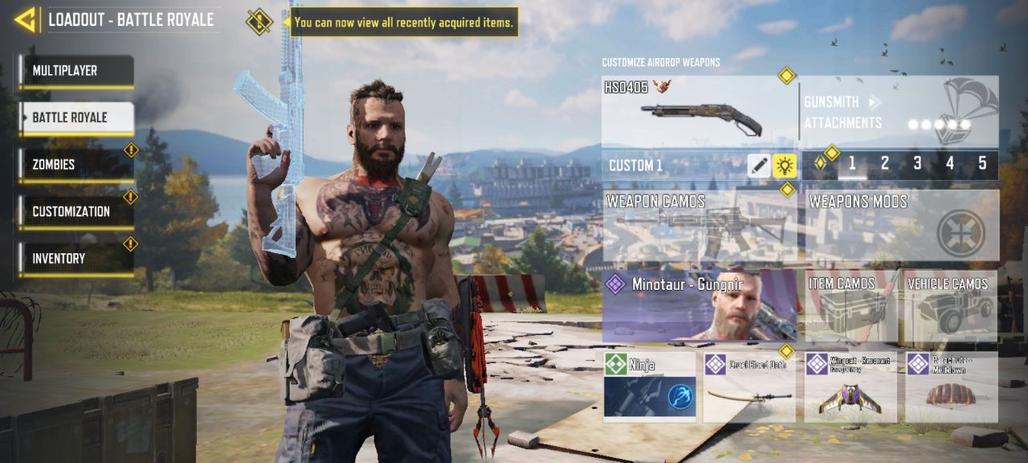Choose the wingsuit skin tile
The width and height of the screenshot is (1028, 463).
[850, 385]
